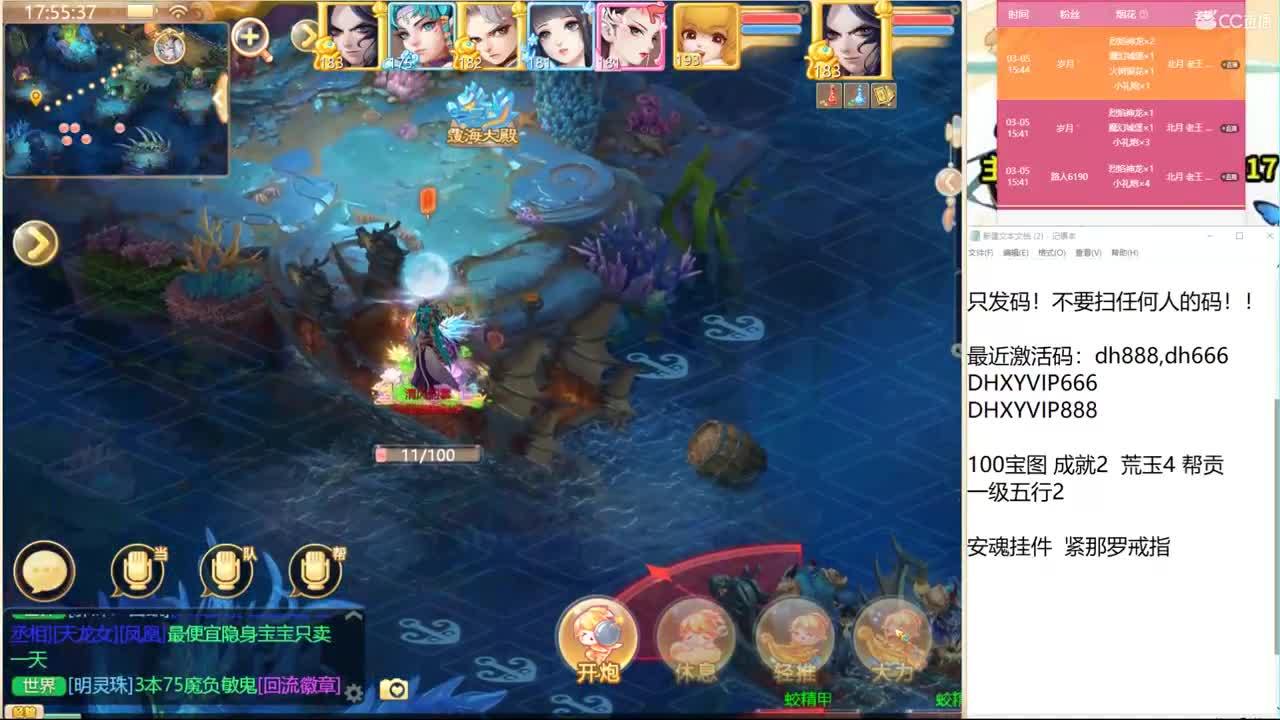Screen dimensions: 1280x720
Task: Toggle the 队 (team) voice channel microphone
Action: point(226,572)
